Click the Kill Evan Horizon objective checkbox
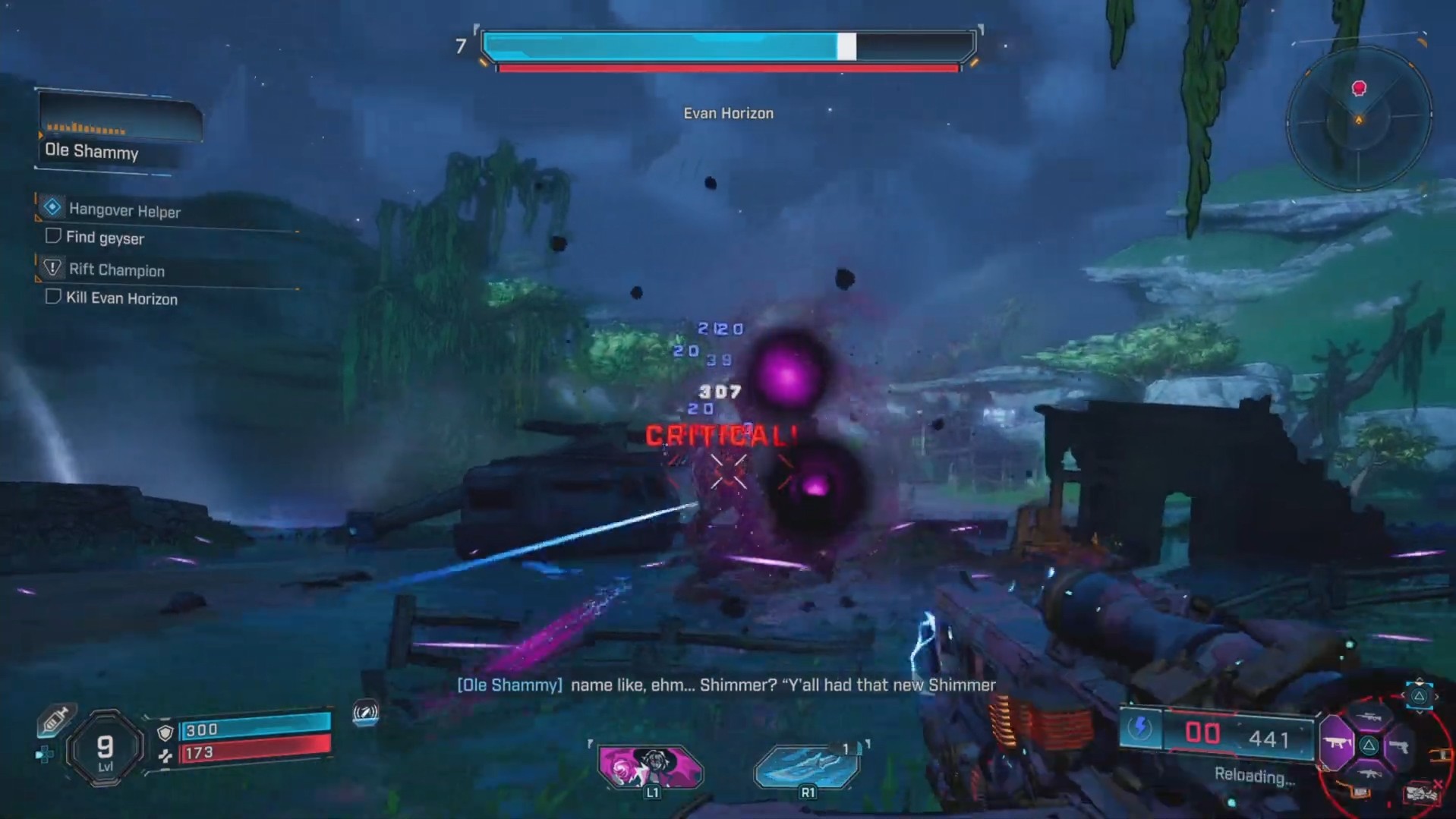The height and width of the screenshot is (819, 1456). [53, 296]
